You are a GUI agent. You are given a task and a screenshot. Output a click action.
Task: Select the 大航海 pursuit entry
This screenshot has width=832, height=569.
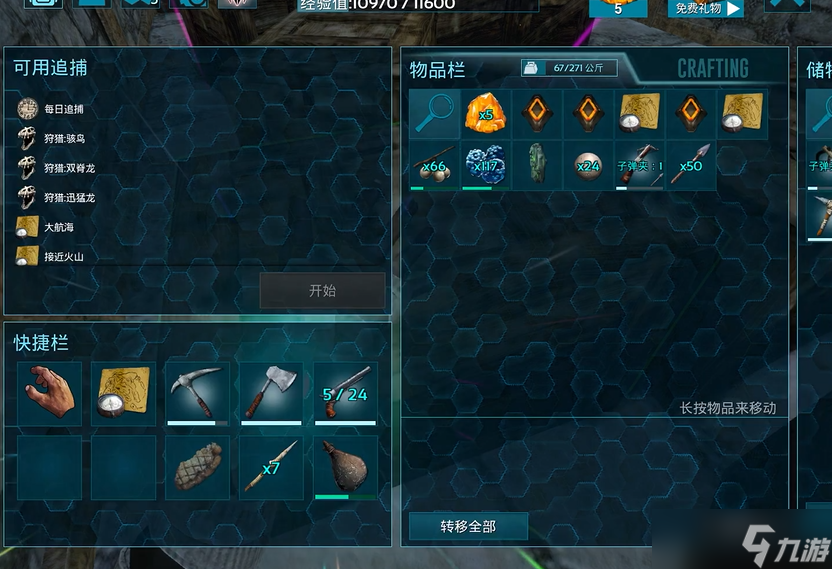pyautogui.click(x=58, y=227)
